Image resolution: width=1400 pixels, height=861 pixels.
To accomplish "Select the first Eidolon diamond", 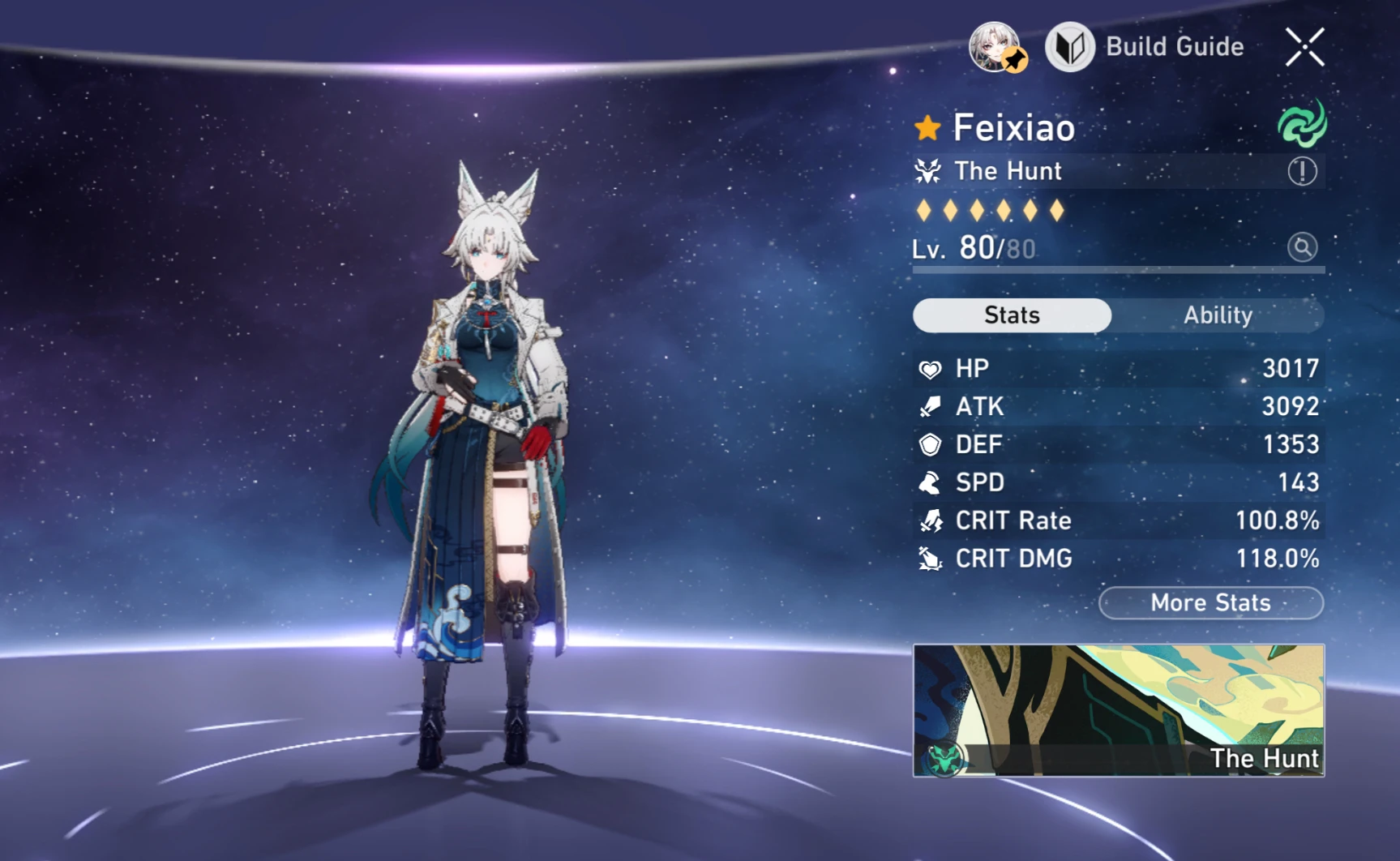I will coord(924,209).
